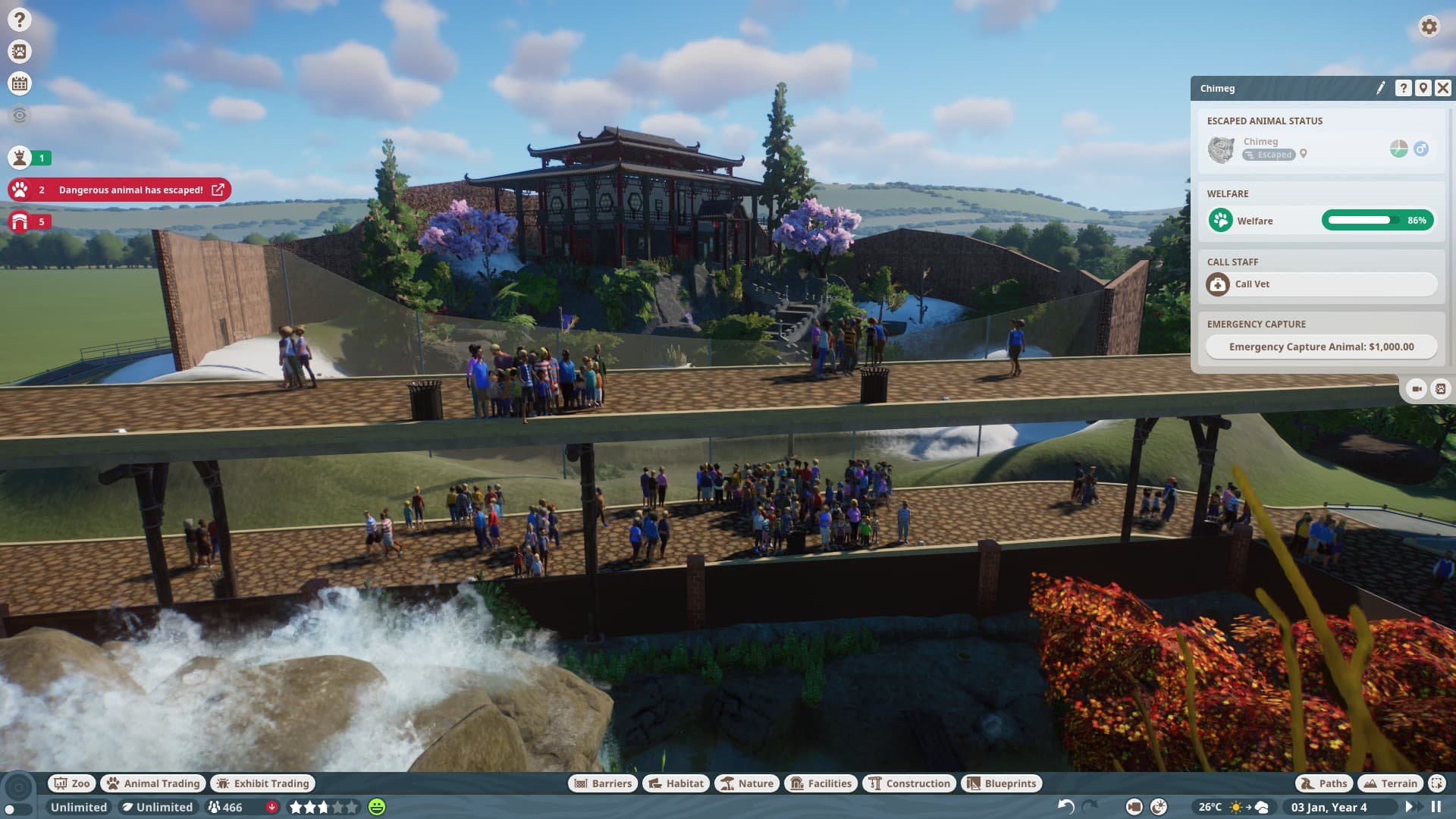Image resolution: width=1456 pixels, height=819 pixels.
Task: Select the Terrain tool
Action: click(1391, 783)
